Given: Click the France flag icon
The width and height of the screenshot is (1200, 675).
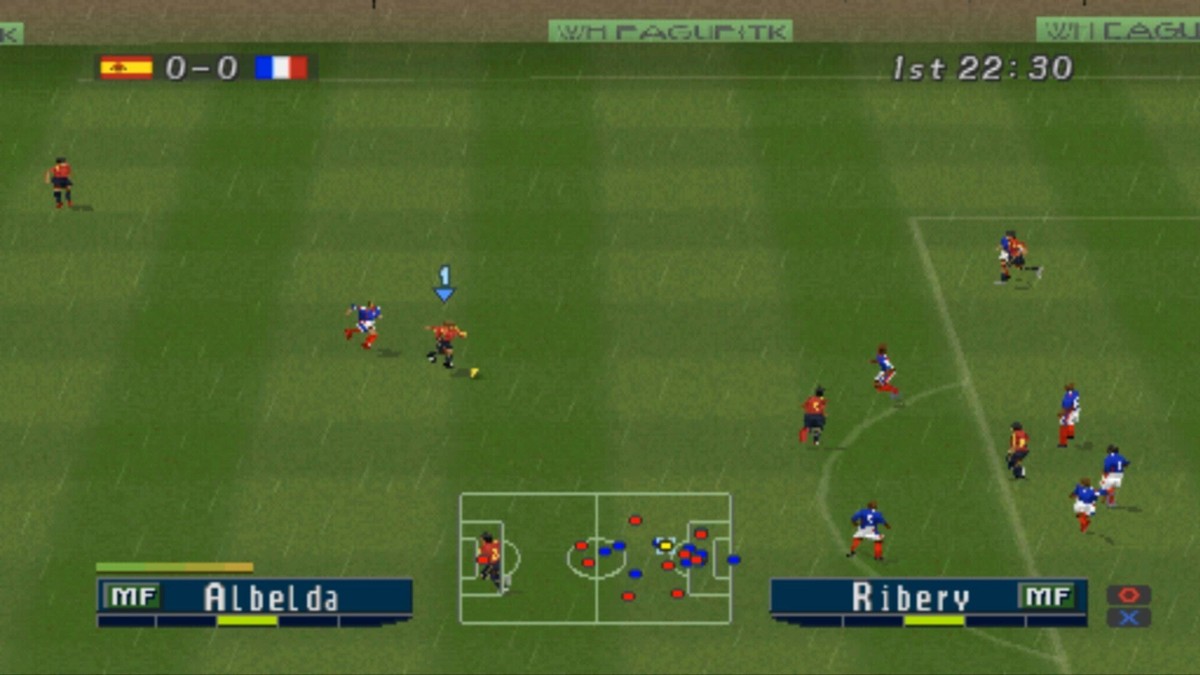Looking at the screenshot, I should 281,68.
